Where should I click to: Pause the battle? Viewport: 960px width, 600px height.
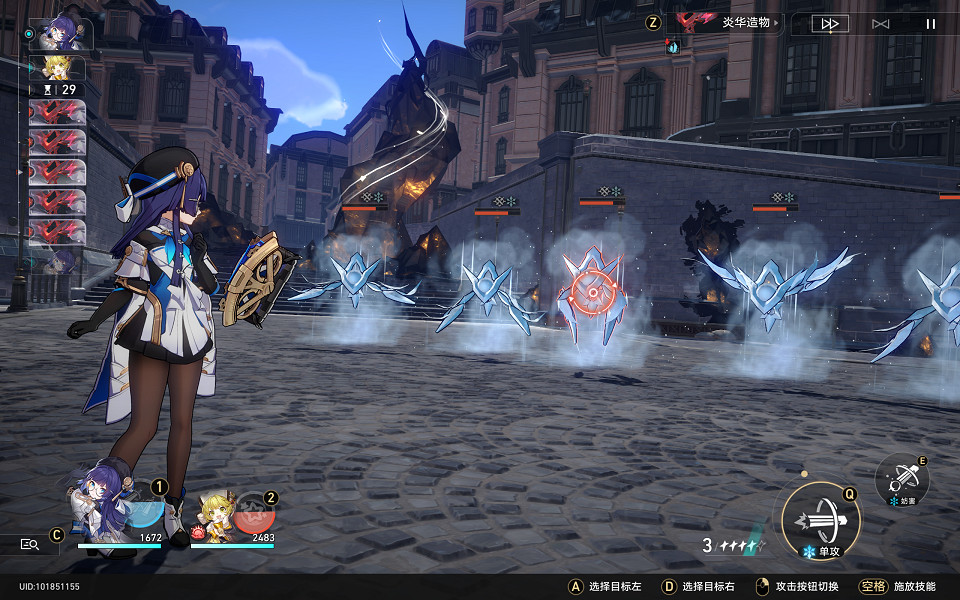click(x=931, y=24)
